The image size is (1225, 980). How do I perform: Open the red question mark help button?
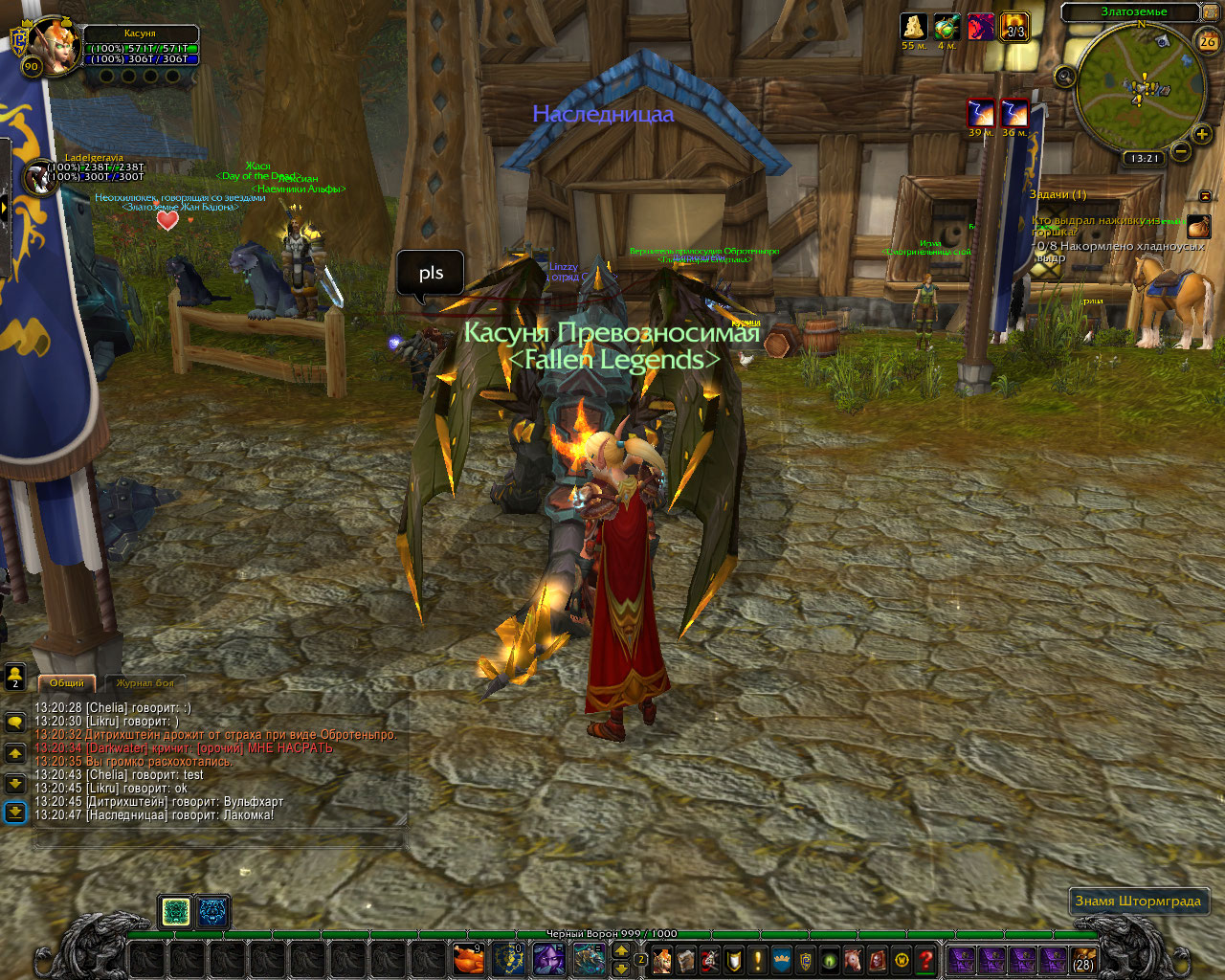click(925, 959)
